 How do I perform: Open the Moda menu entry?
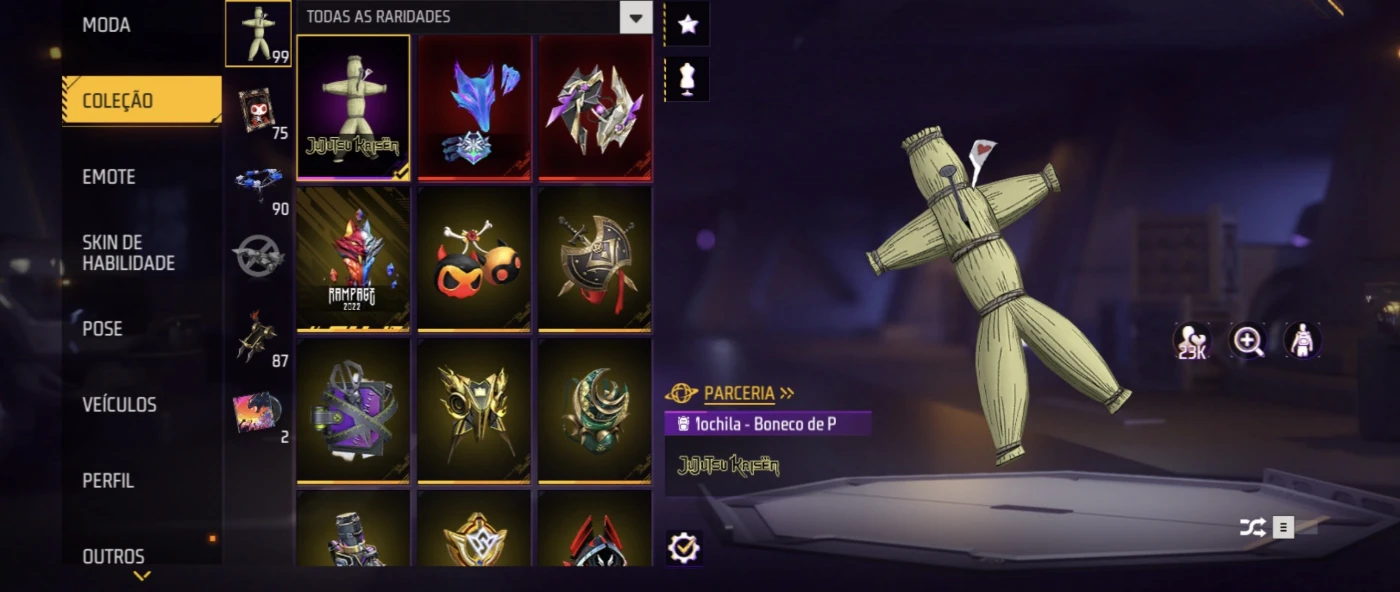coord(106,25)
